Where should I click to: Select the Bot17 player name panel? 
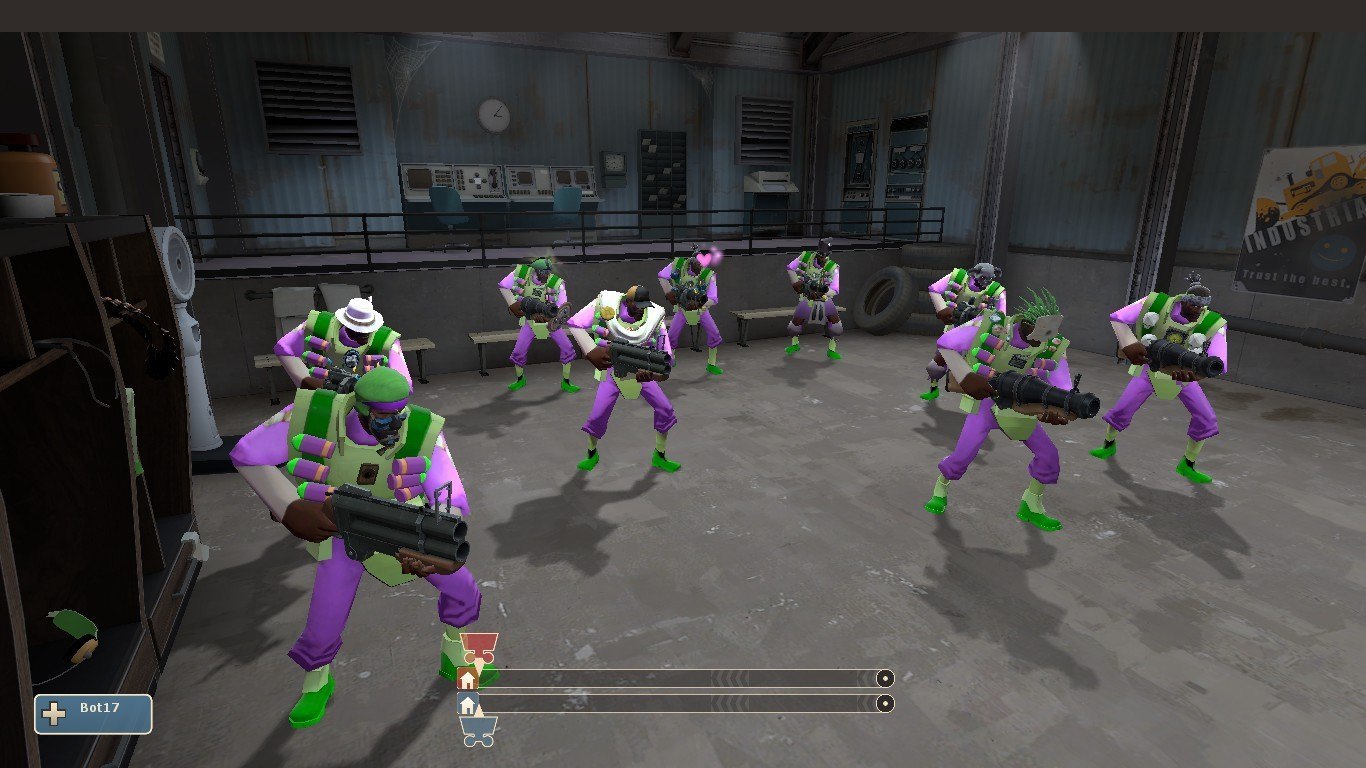pos(93,714)
